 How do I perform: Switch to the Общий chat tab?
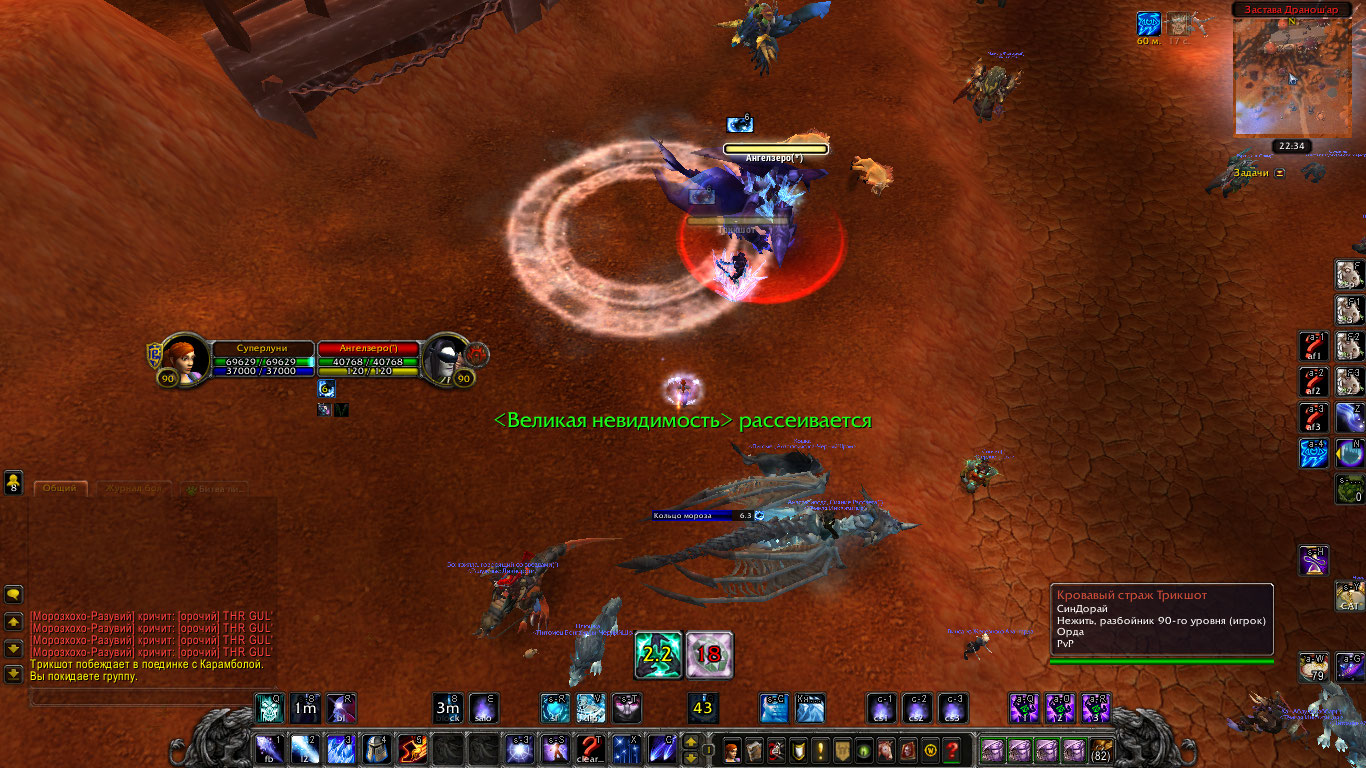[61, 489]
